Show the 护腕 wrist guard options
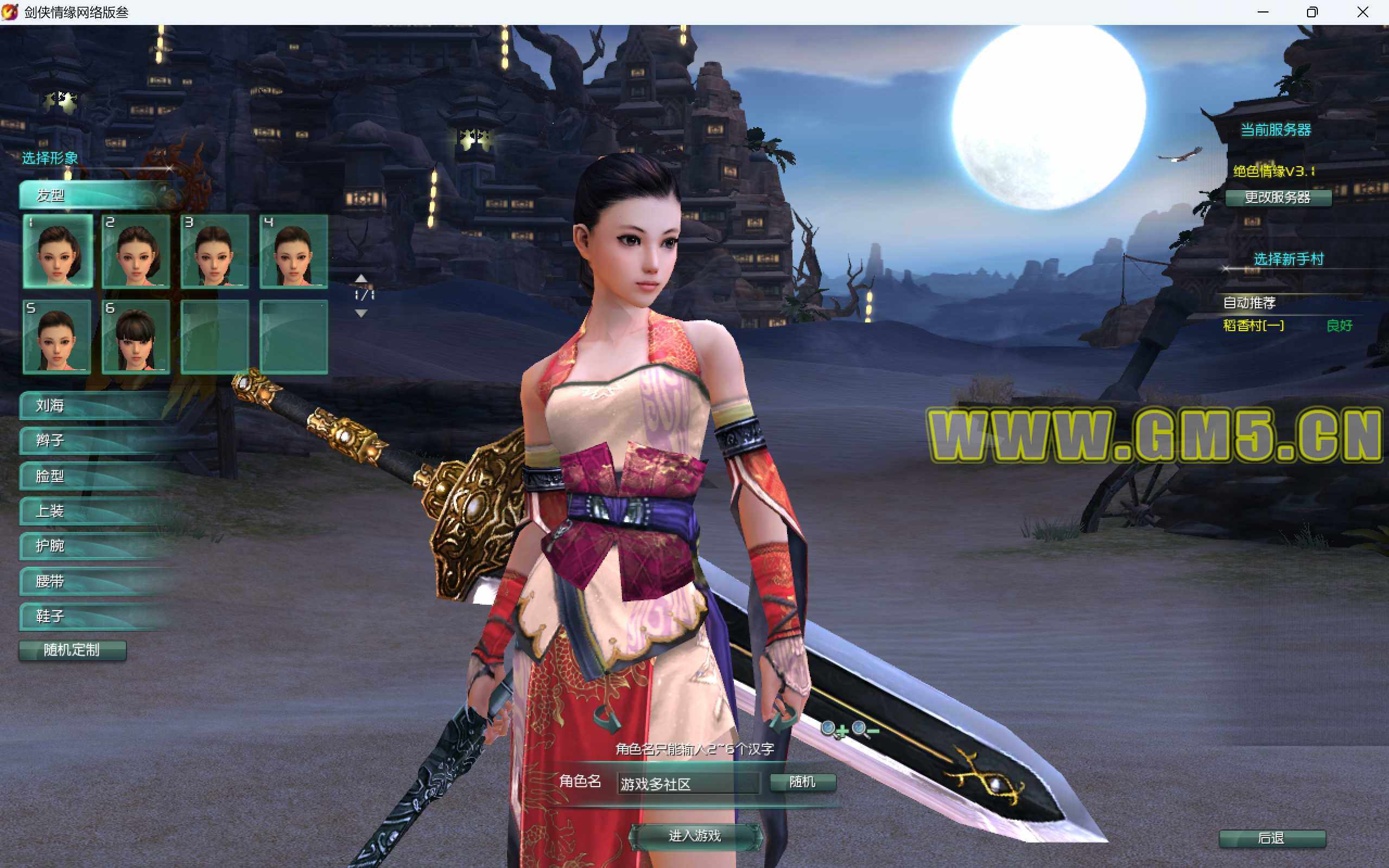 coord(92,546)
